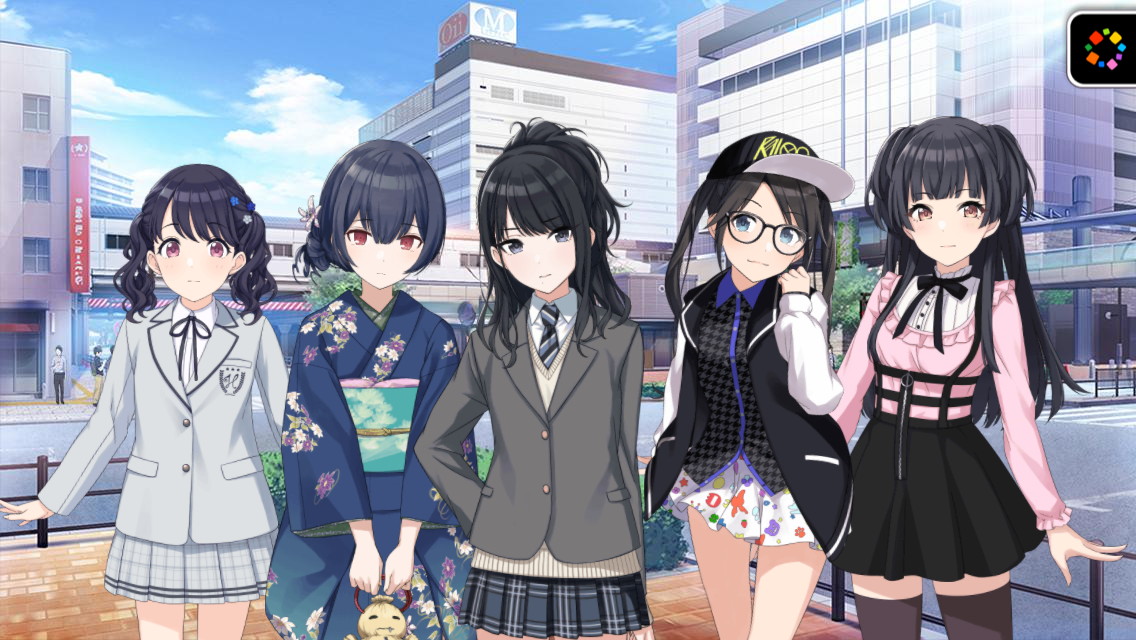Open the colorful hexagon menu icon

coord(1104,48)
